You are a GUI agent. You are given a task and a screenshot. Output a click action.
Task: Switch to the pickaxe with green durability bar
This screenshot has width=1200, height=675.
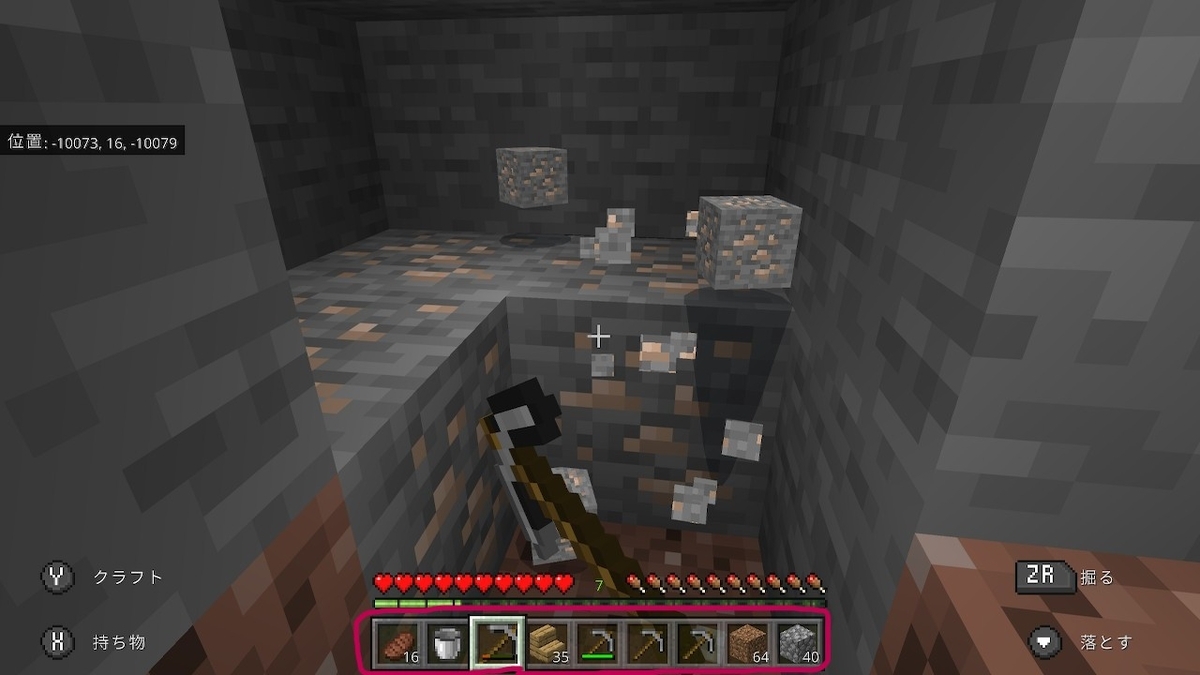599,642
